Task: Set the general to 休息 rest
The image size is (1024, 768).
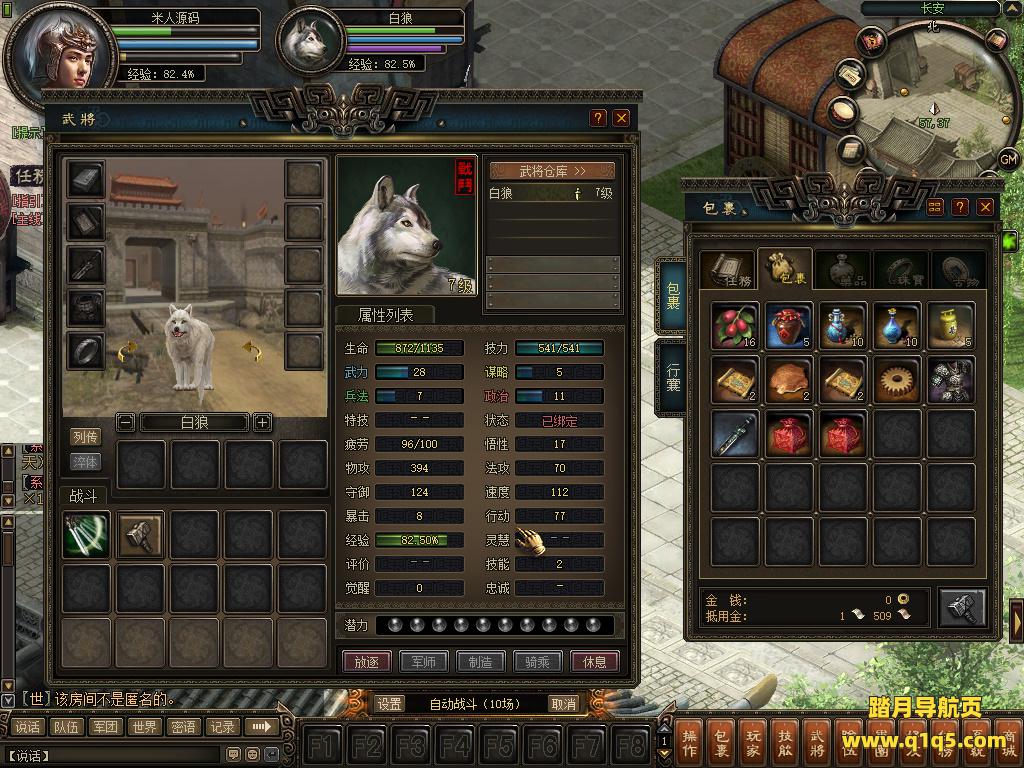Action: [x=595, y=661]
